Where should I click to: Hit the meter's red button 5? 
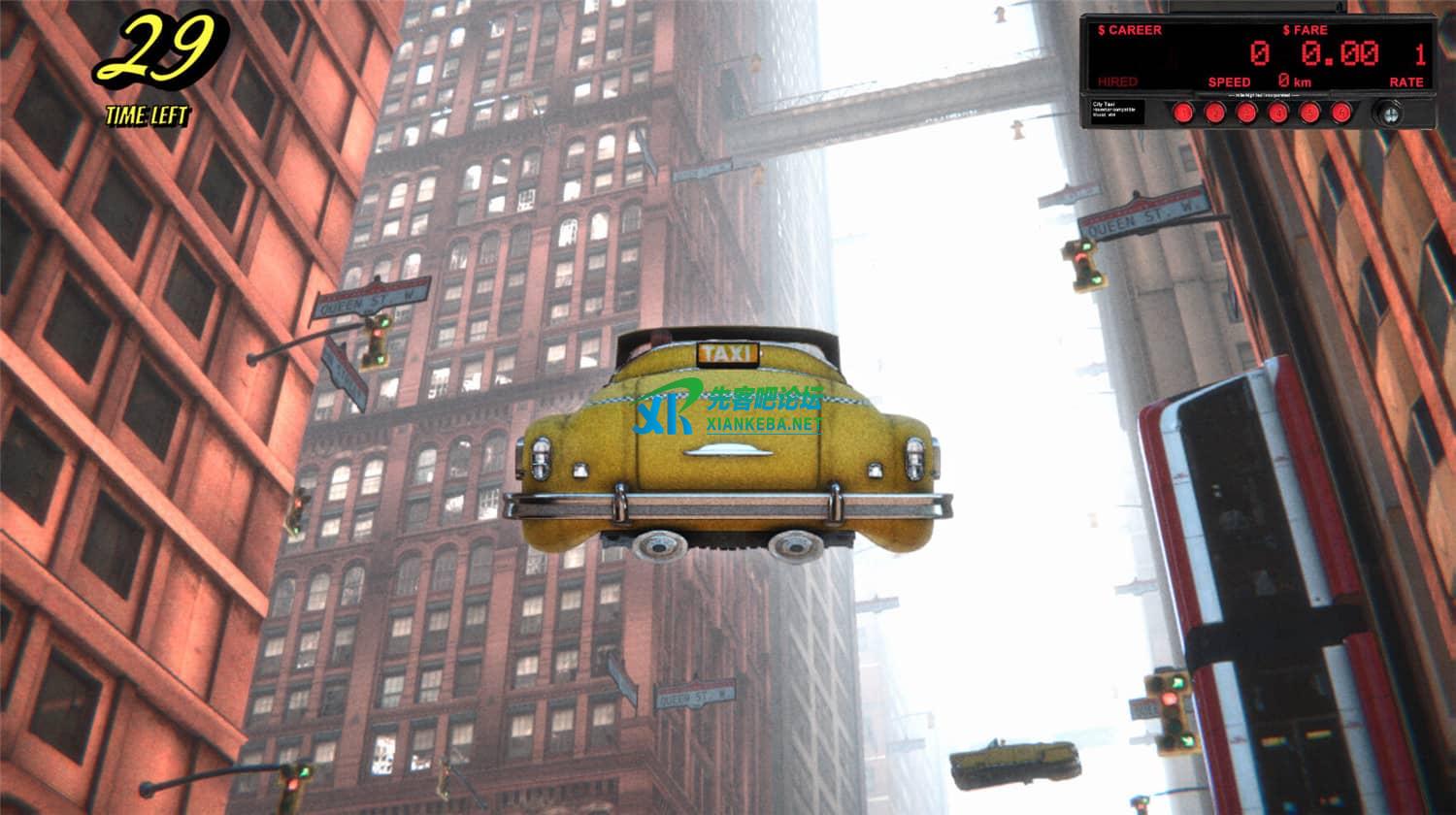[1310, 113]
